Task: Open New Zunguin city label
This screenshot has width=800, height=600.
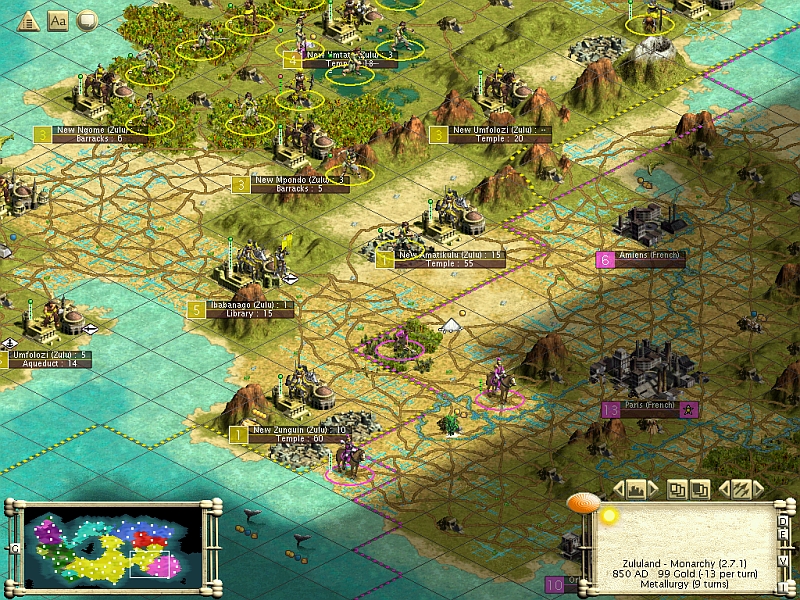Action: (x=298, y=429)
